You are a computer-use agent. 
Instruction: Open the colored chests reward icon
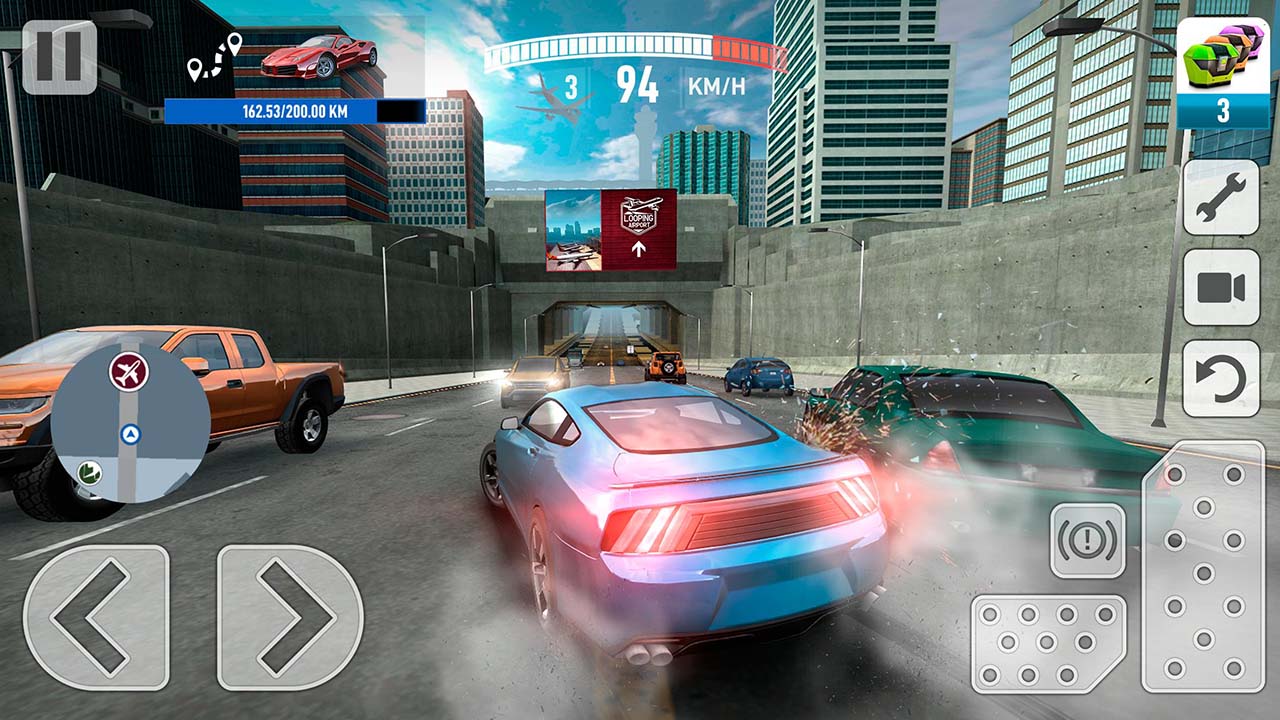[1222, 73]
